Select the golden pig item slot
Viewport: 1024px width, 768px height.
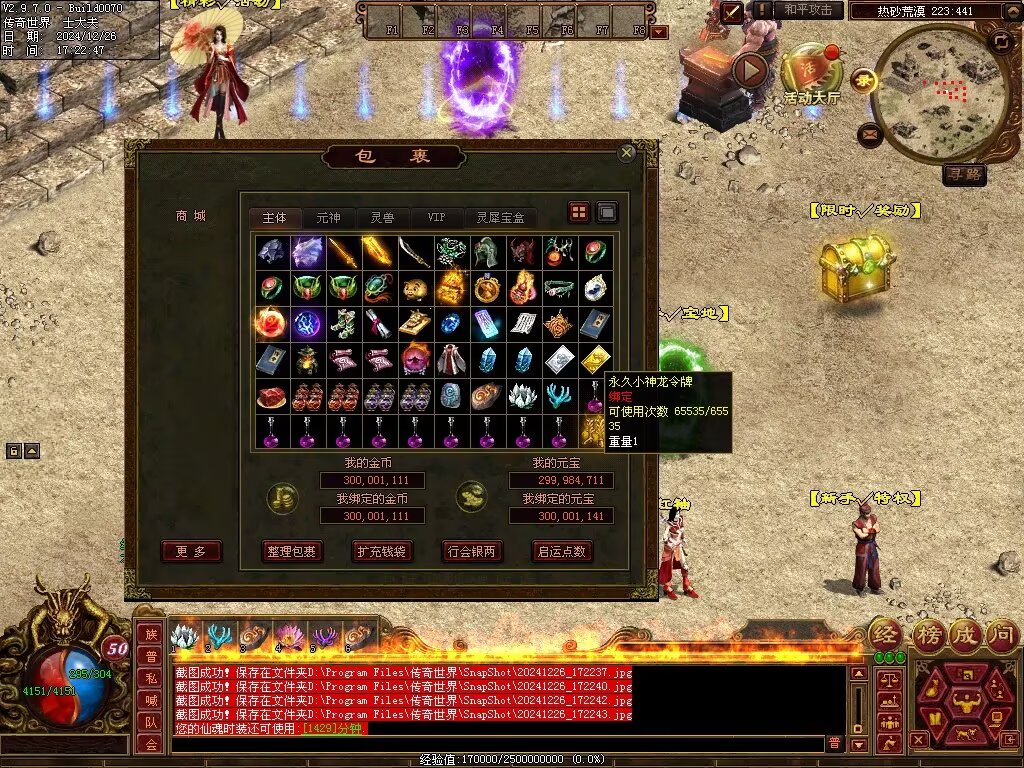click(415, 289)
